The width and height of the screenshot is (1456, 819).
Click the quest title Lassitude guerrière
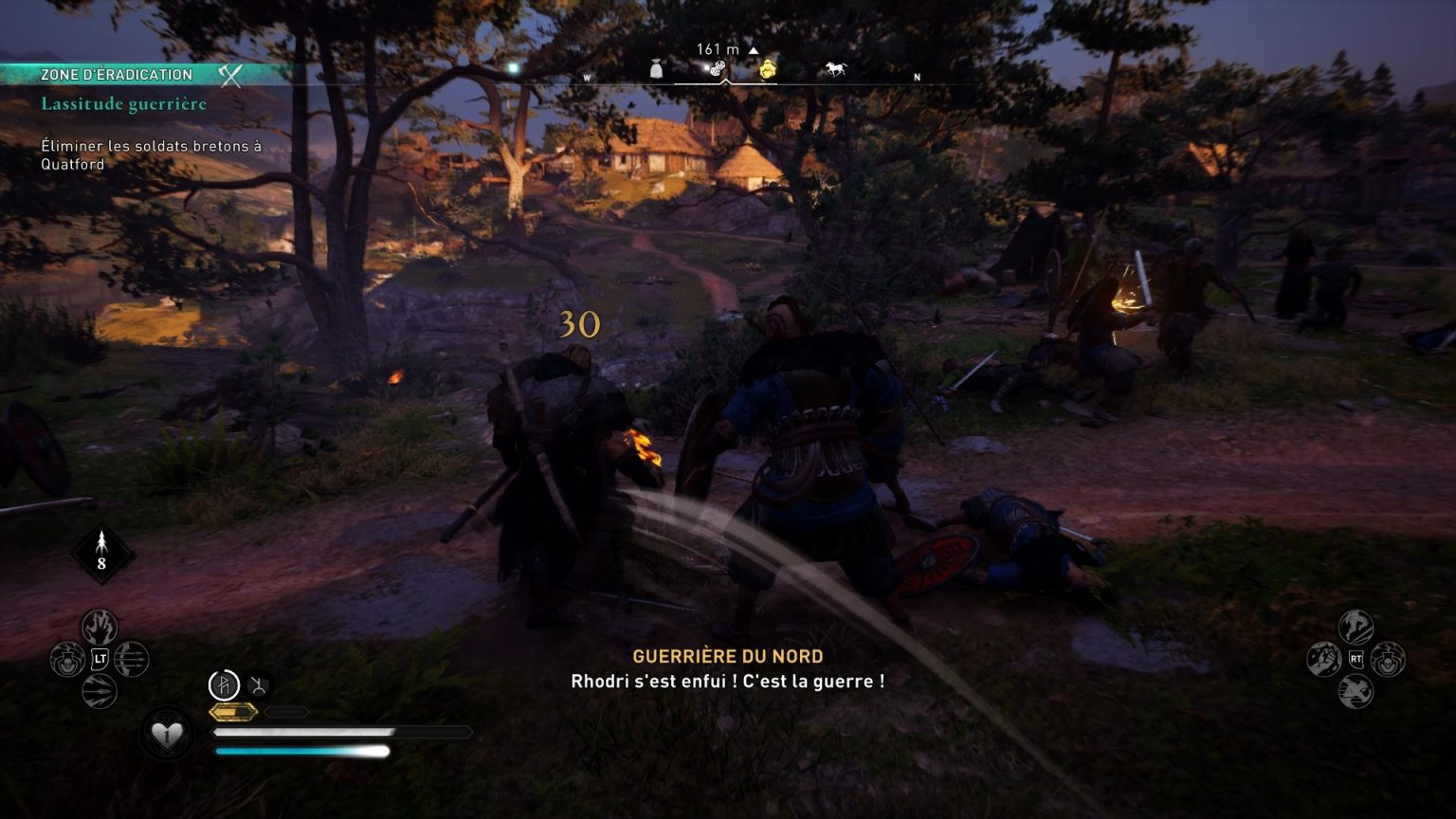pos(122,104)
